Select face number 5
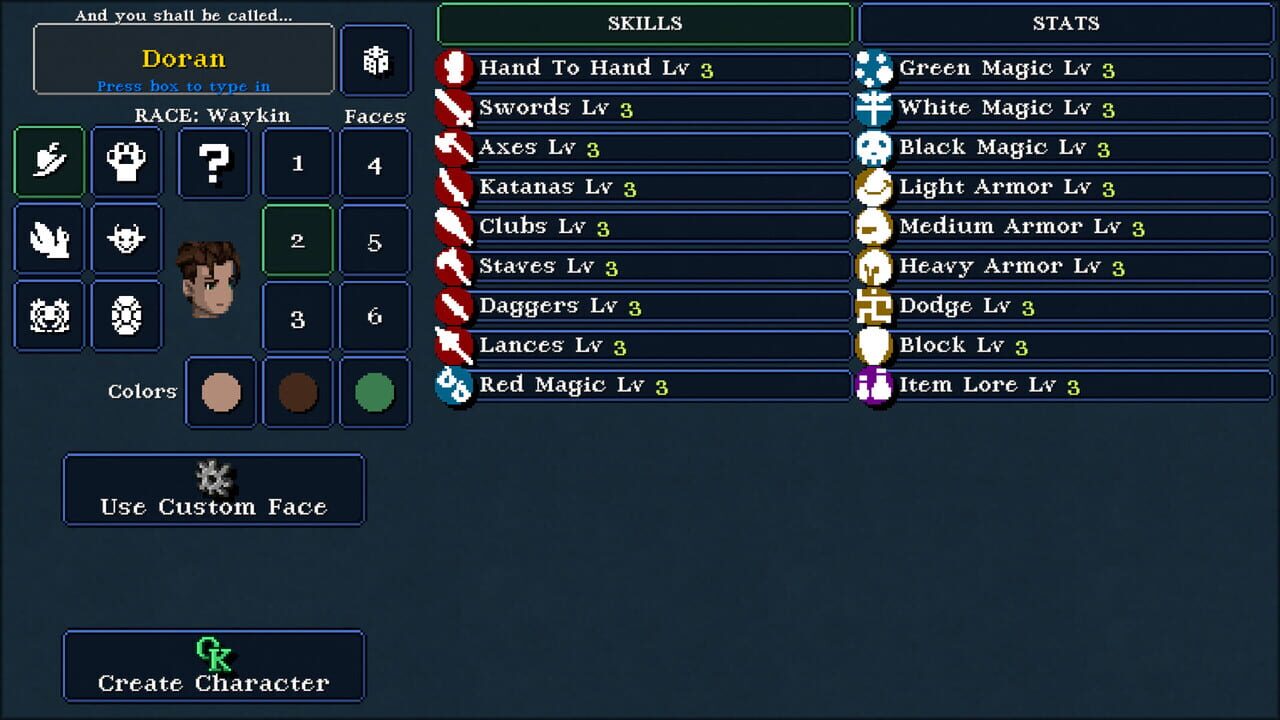Image resolution: width=1280 pixels, height=720 pixels. point(375,239)
